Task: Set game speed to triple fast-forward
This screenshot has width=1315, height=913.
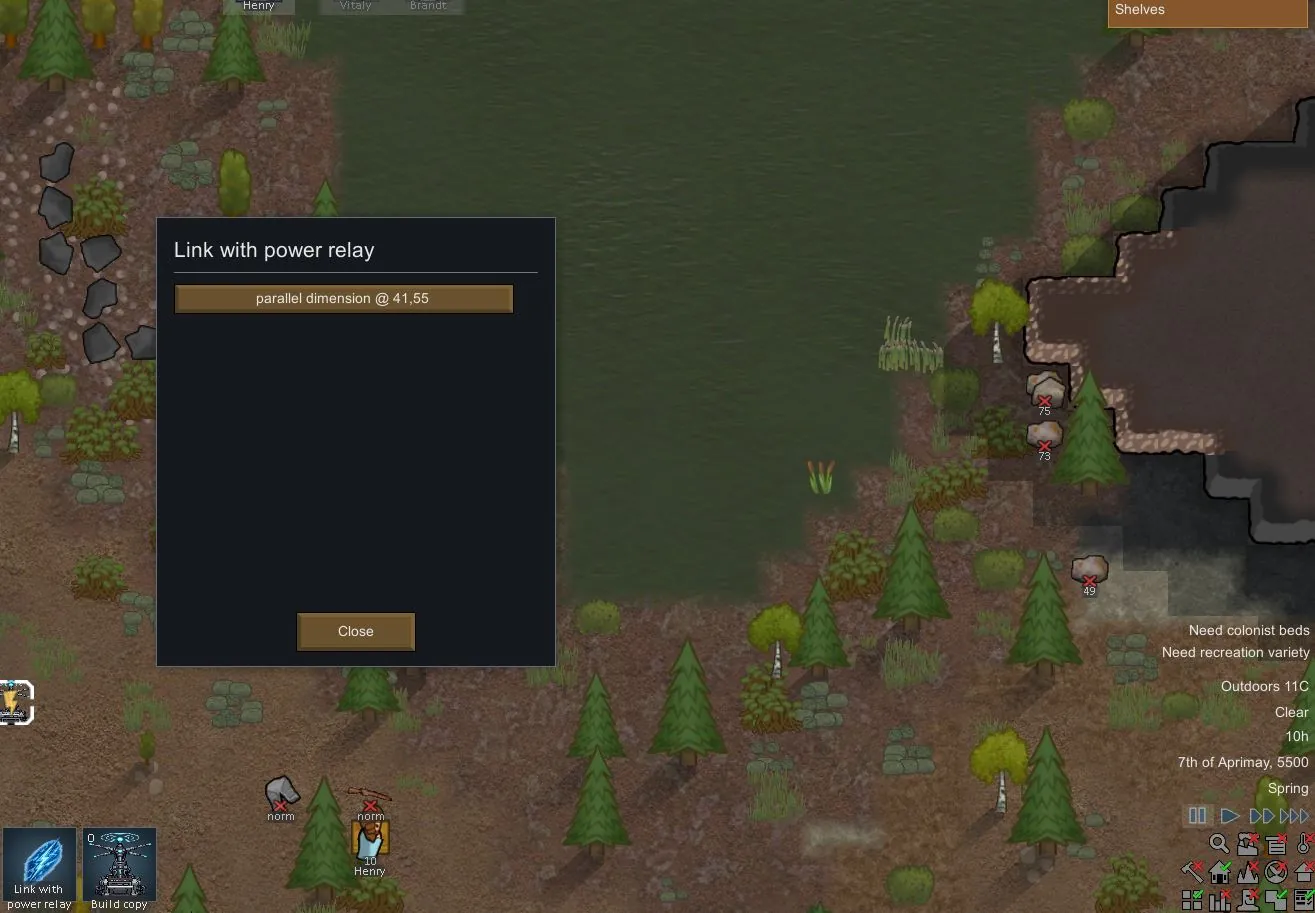Action: coord(1294,816)
